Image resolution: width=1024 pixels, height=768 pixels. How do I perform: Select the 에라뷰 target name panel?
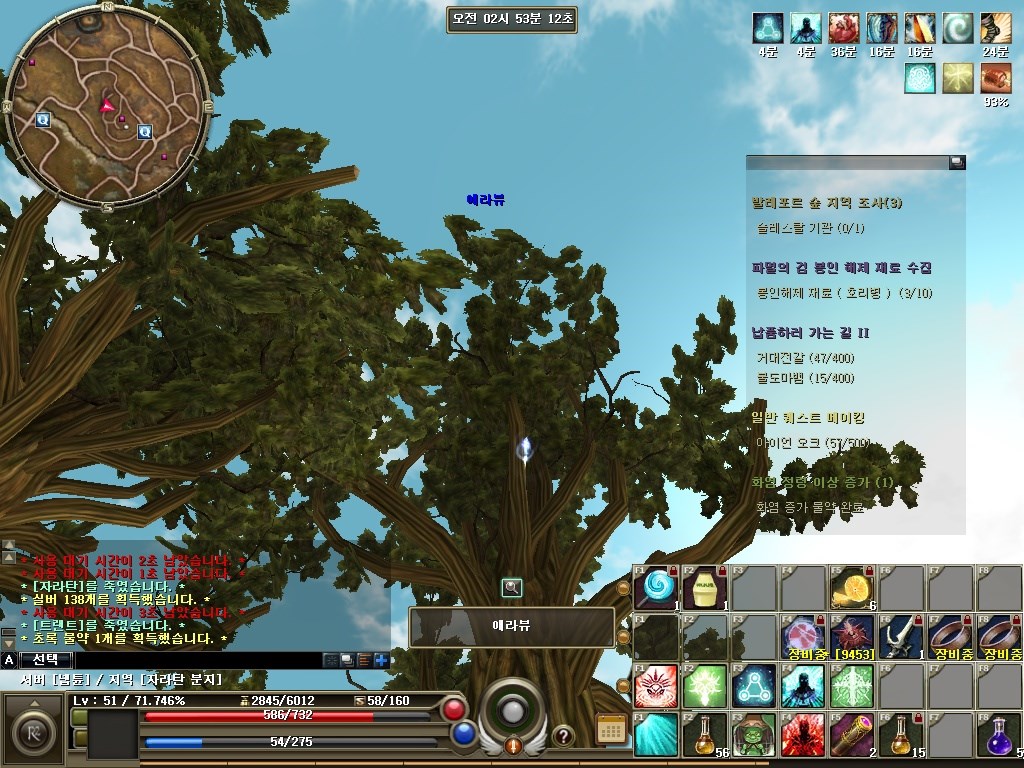tap(512, 627)
